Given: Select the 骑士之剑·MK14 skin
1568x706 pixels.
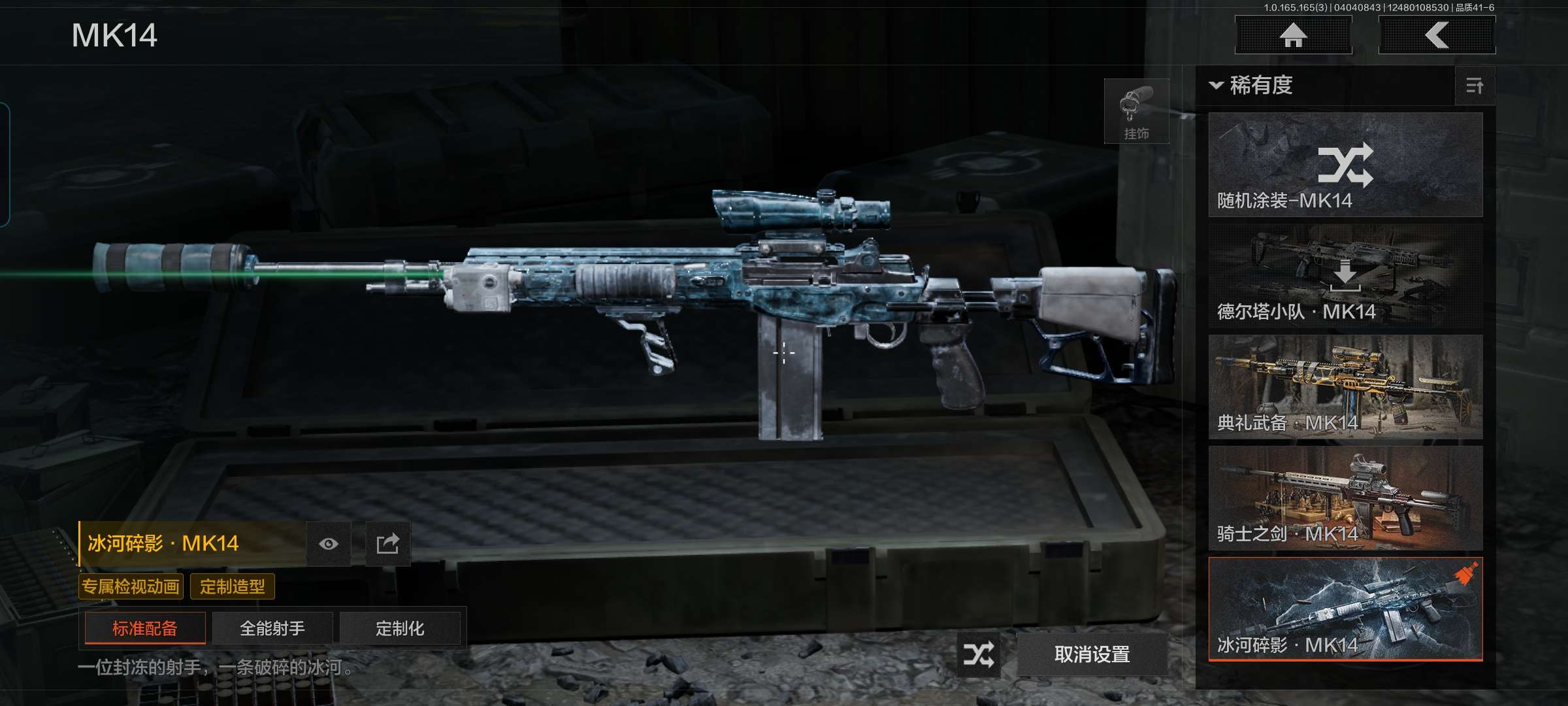Looking at the screenshot, I should pos(1345,498).
